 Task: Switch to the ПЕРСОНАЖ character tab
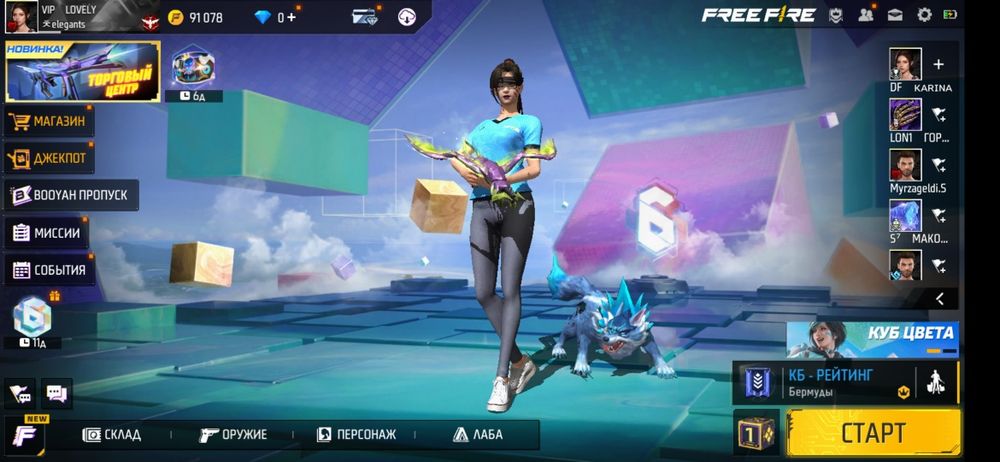(357, 435)
